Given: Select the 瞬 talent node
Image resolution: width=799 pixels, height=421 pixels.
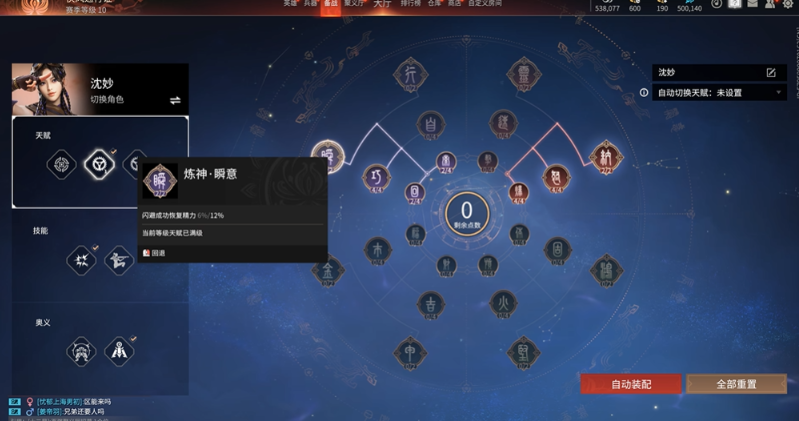Looking at the screenshot, I should point(327,156).
